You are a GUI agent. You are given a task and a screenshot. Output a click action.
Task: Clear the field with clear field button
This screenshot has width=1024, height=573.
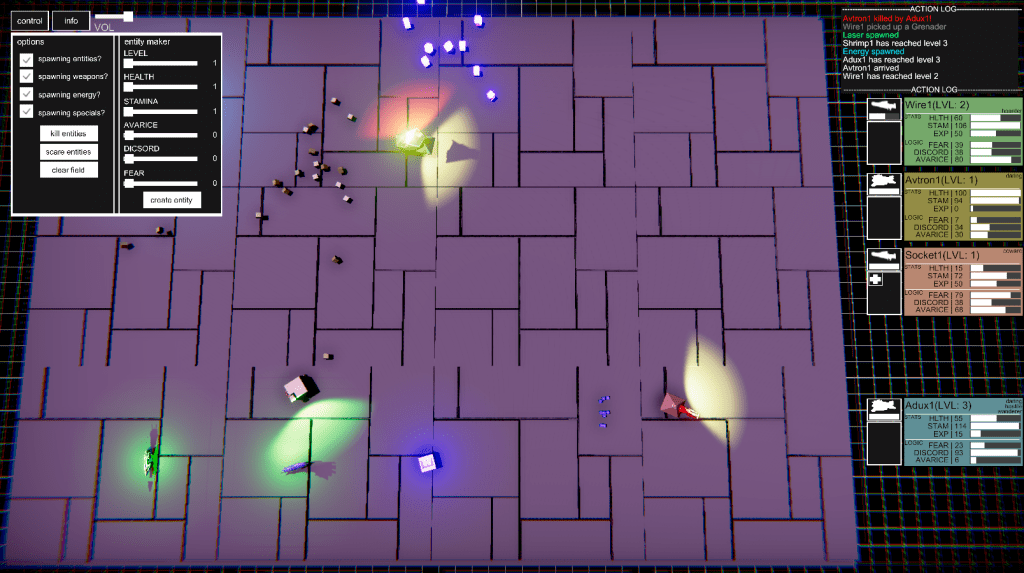coord(68,170)
